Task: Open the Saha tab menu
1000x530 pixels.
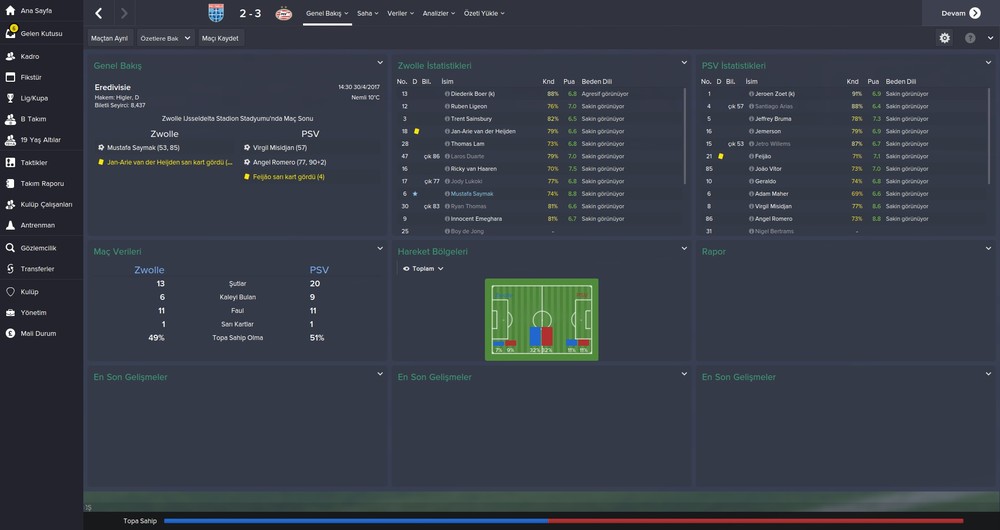Action: (x=368, y=13)
